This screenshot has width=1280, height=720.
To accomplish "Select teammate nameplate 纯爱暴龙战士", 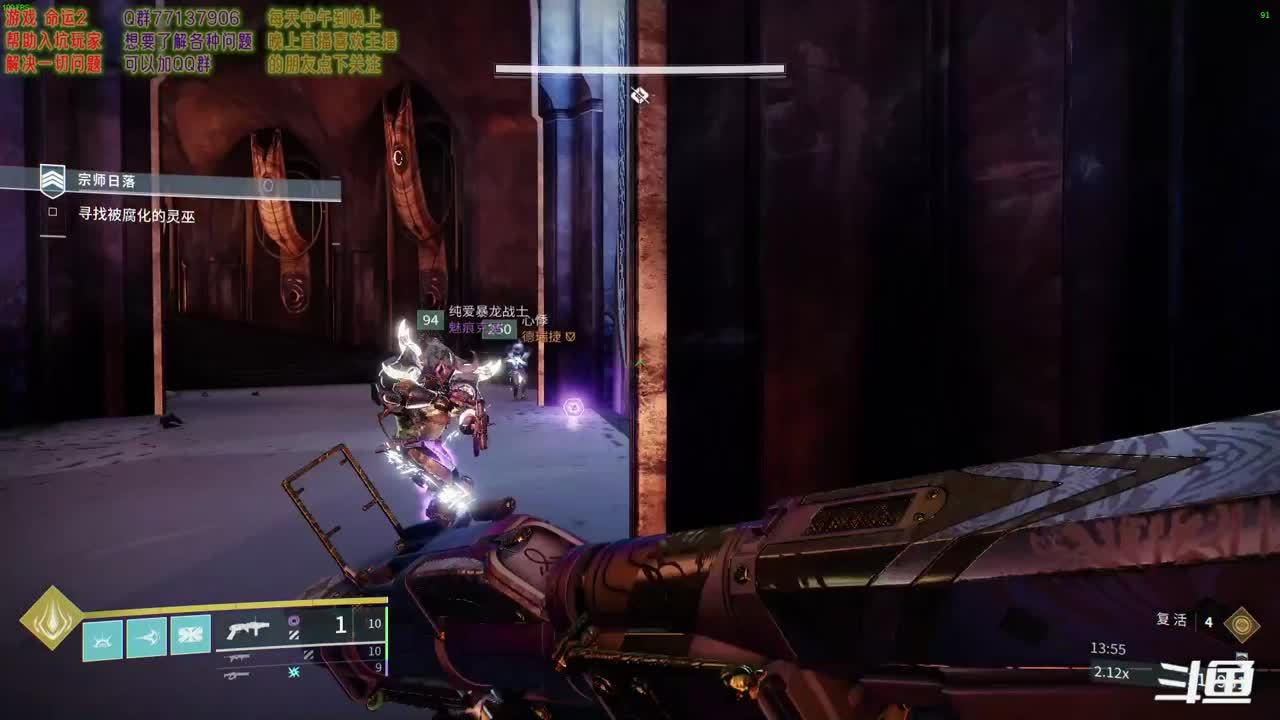I will click(488, 313).
